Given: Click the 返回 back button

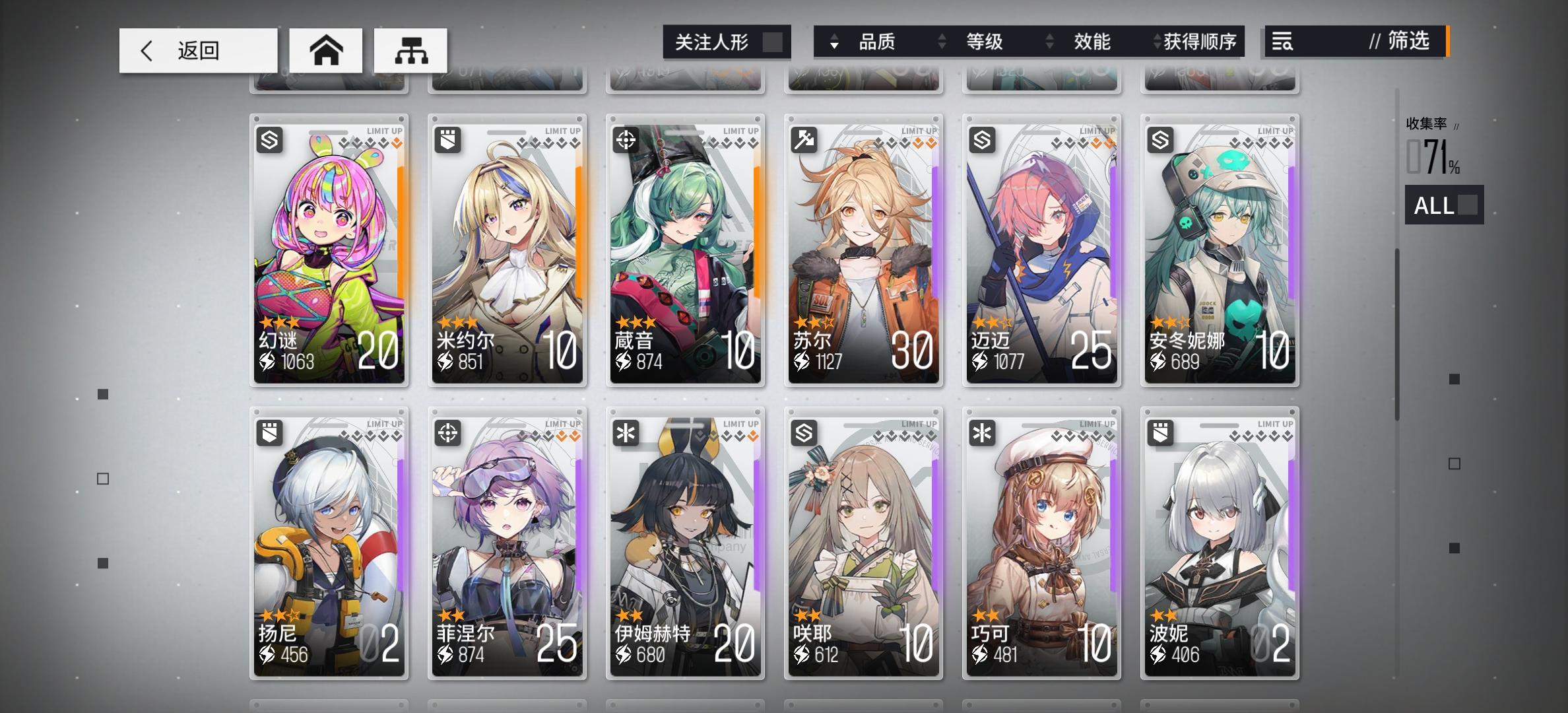Looking at the screenshot, I should (x=197, y=50).
